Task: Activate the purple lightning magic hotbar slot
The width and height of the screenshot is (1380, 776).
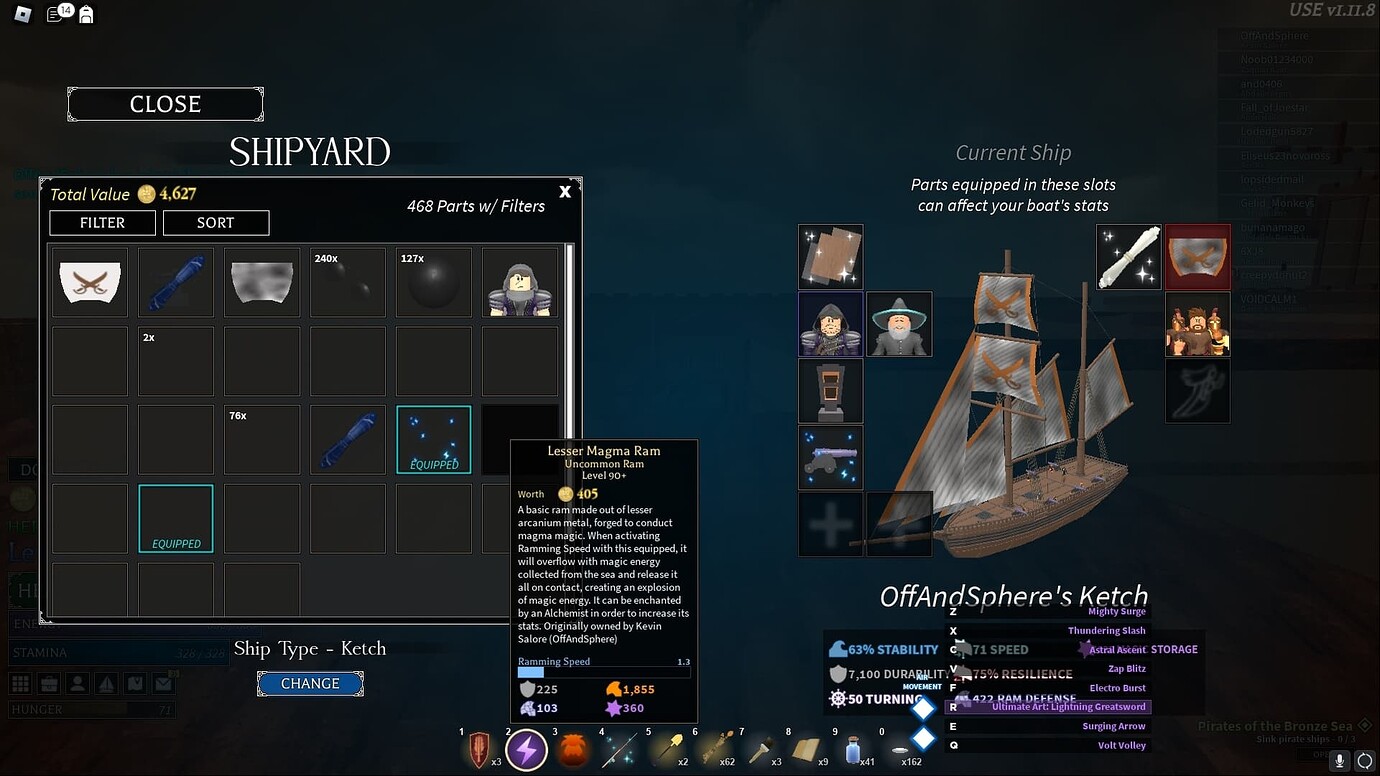Action: pos(526,749)
